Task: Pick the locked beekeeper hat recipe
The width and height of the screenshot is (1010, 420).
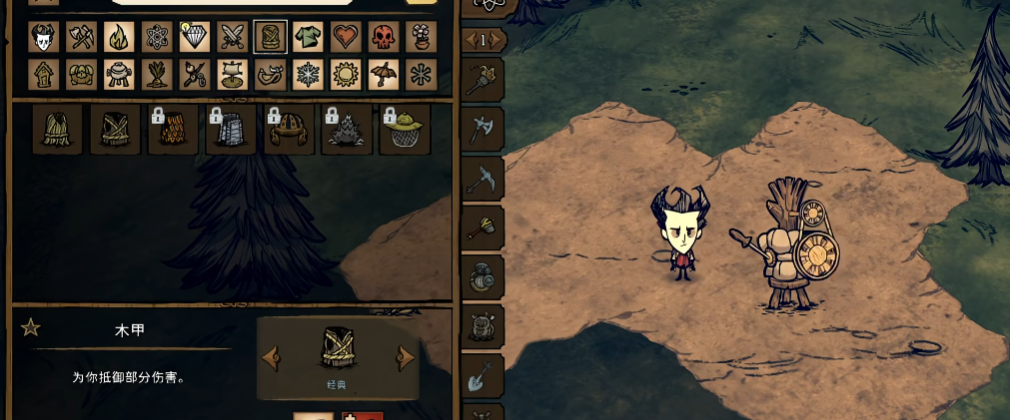Action: [x=405, y=130]
